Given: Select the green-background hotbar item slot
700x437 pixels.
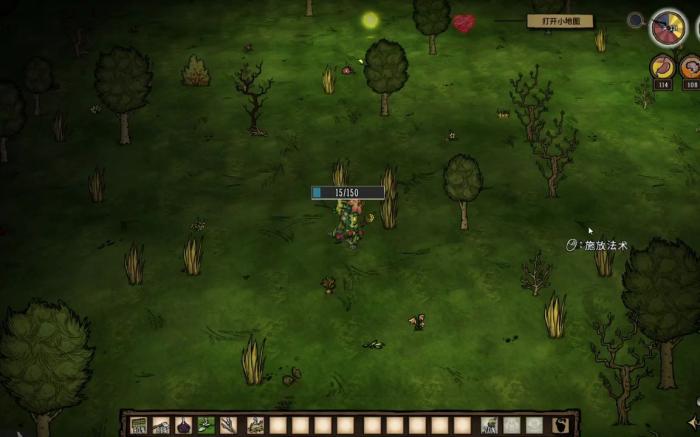Looking at the screenshot, I should (206, 425).
